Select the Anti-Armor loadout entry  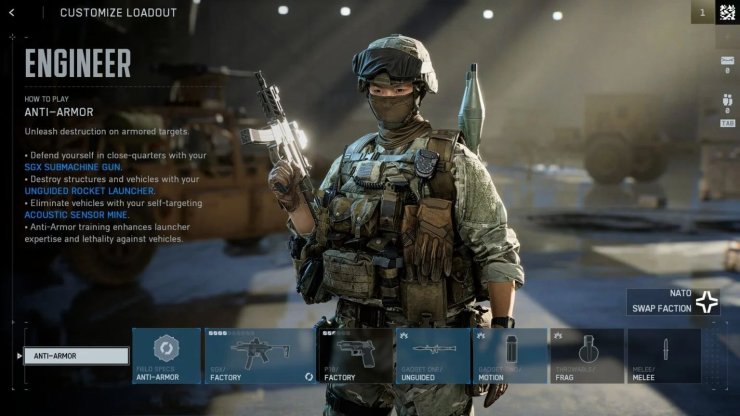(77, 356)
